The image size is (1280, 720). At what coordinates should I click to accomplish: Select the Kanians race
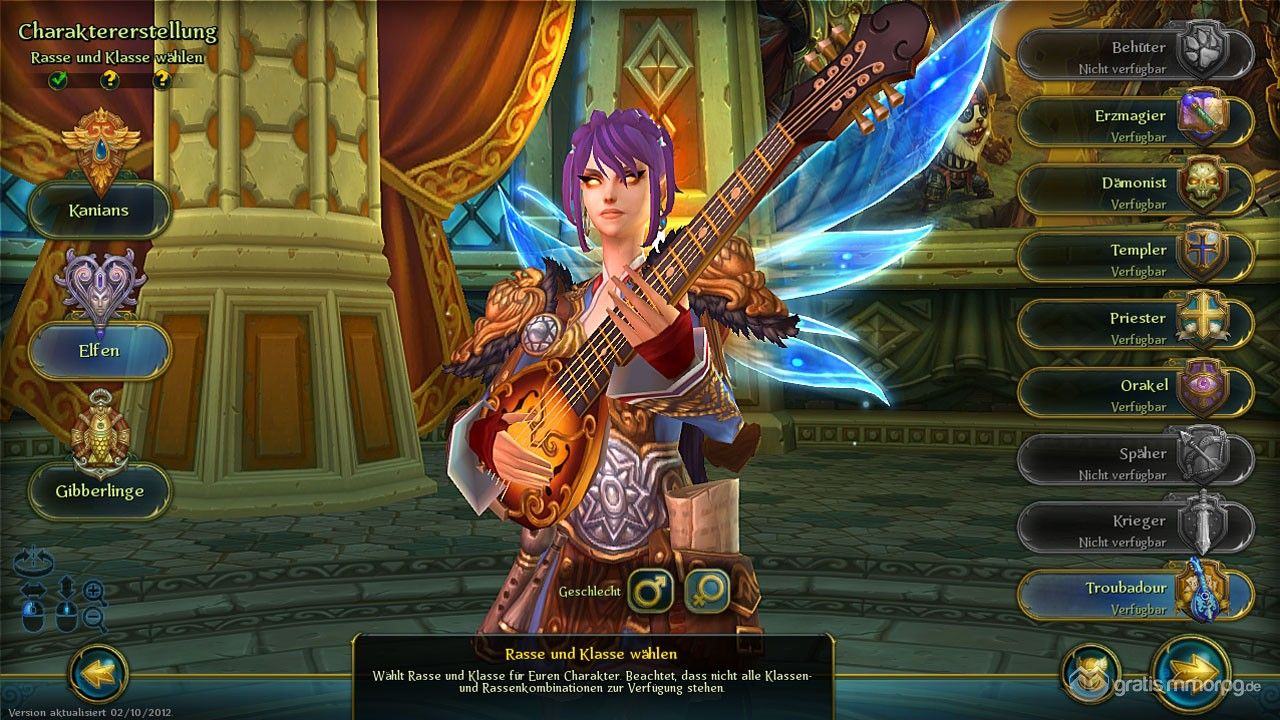click(99, 210)
